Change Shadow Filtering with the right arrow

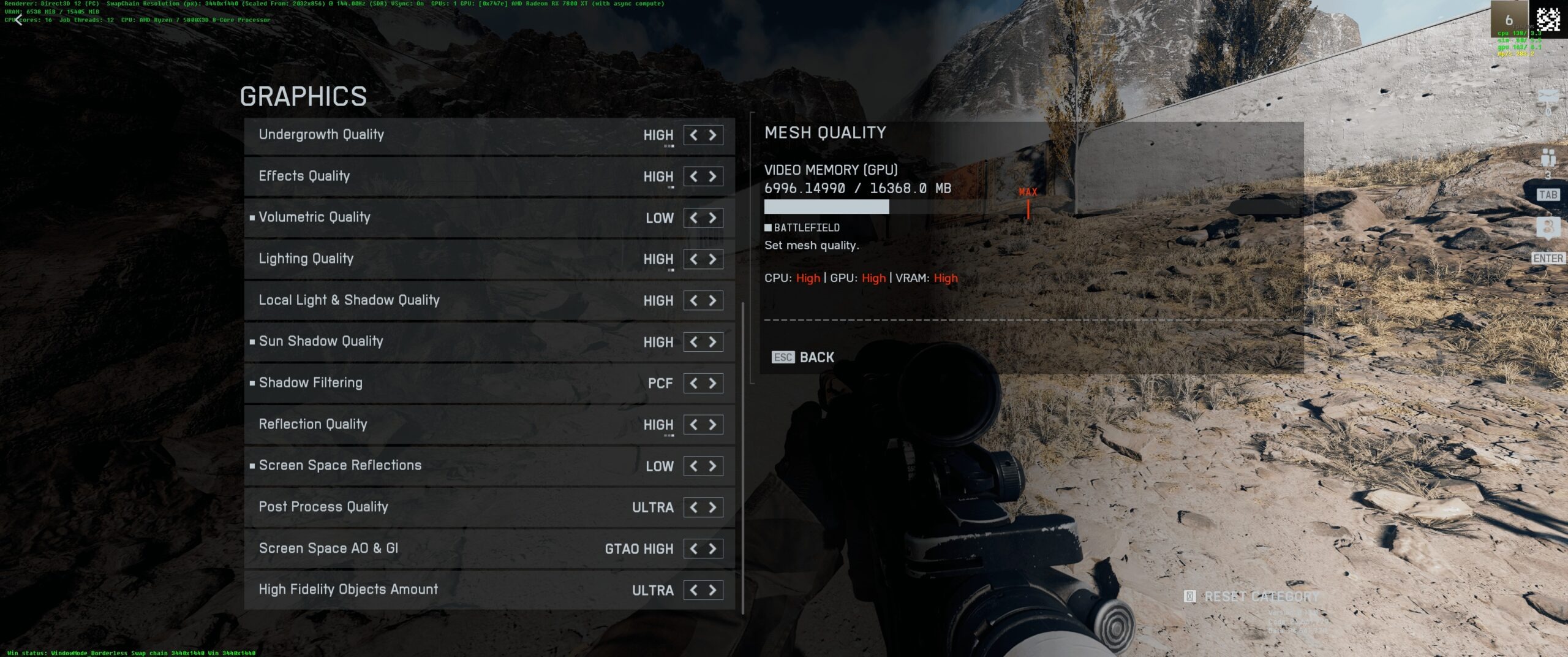713,384
